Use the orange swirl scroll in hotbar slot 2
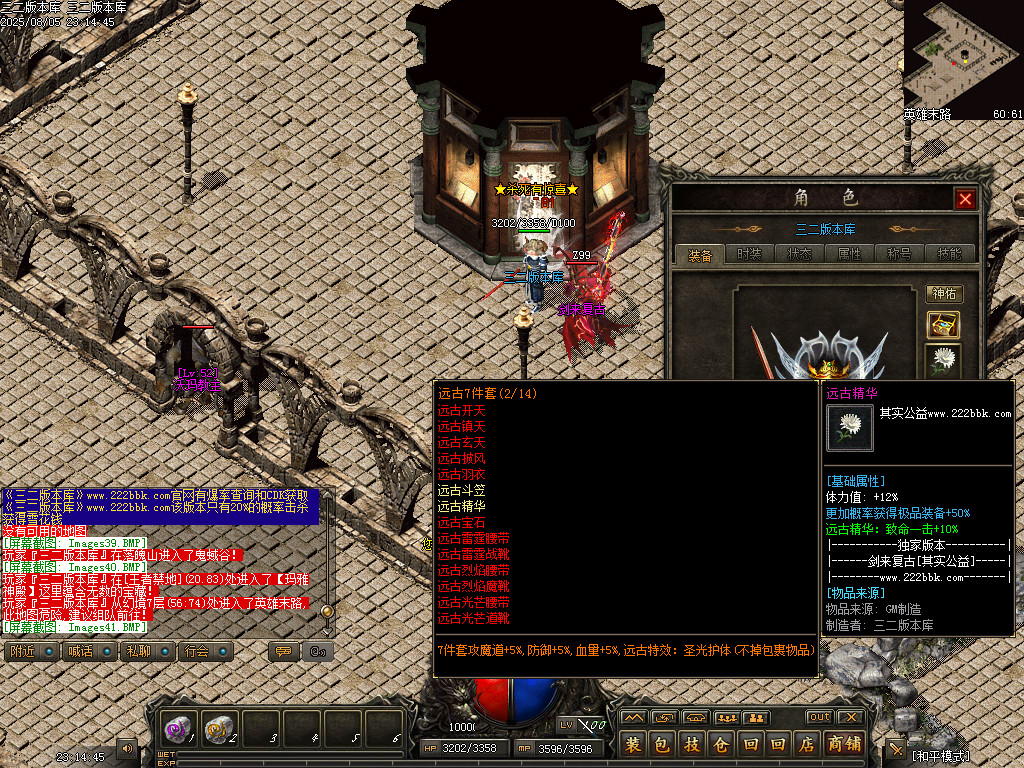This screenshot has height=768, width=1024. click(x=219, y=730)
